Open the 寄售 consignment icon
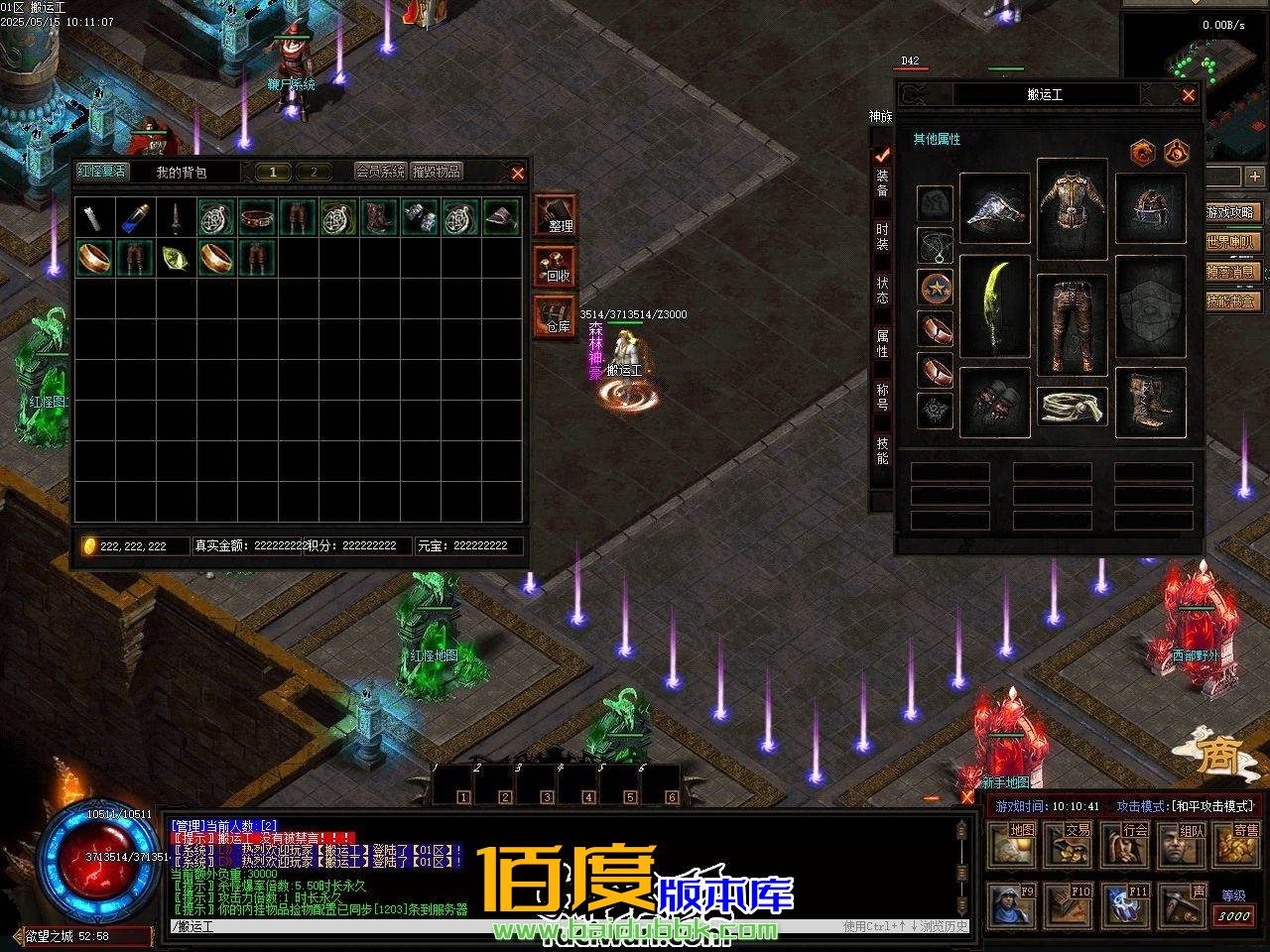This screenshot has width=1270, height=952. [x=1236, y=845]
